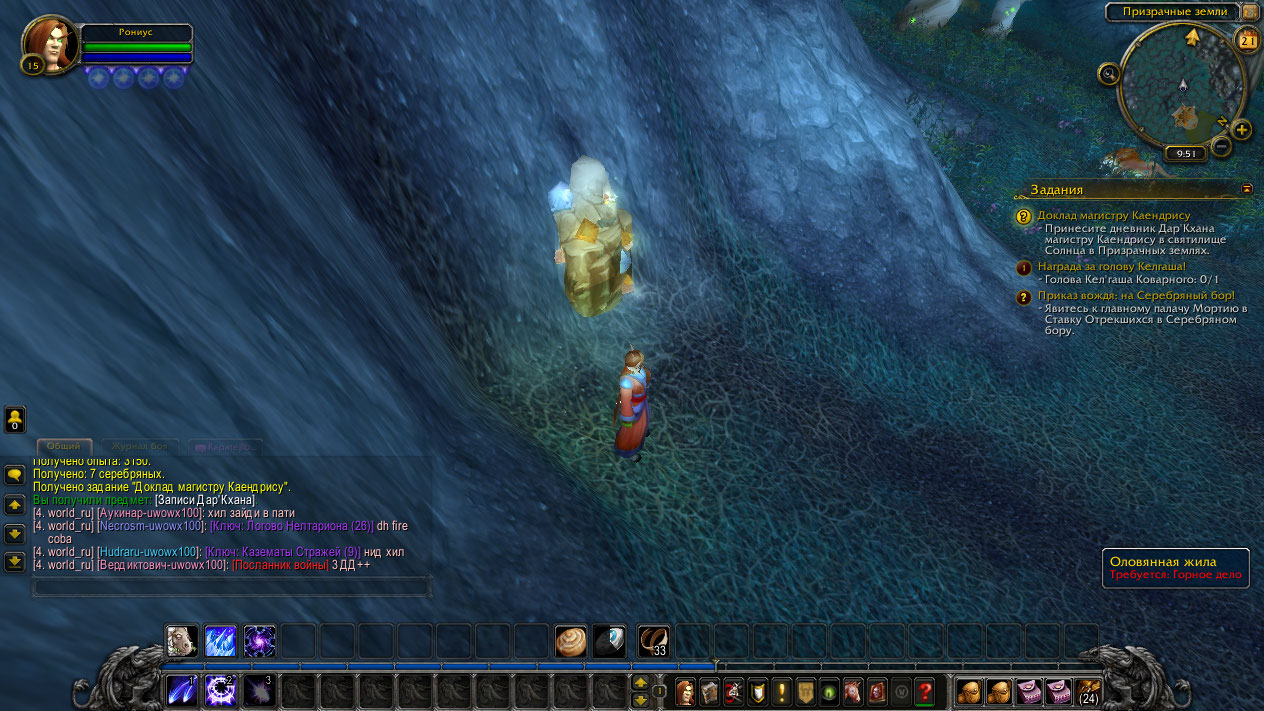Open the chat menu speech bubble button
The width and height of the screenshot is (1264, 711).
coord(15,475)
